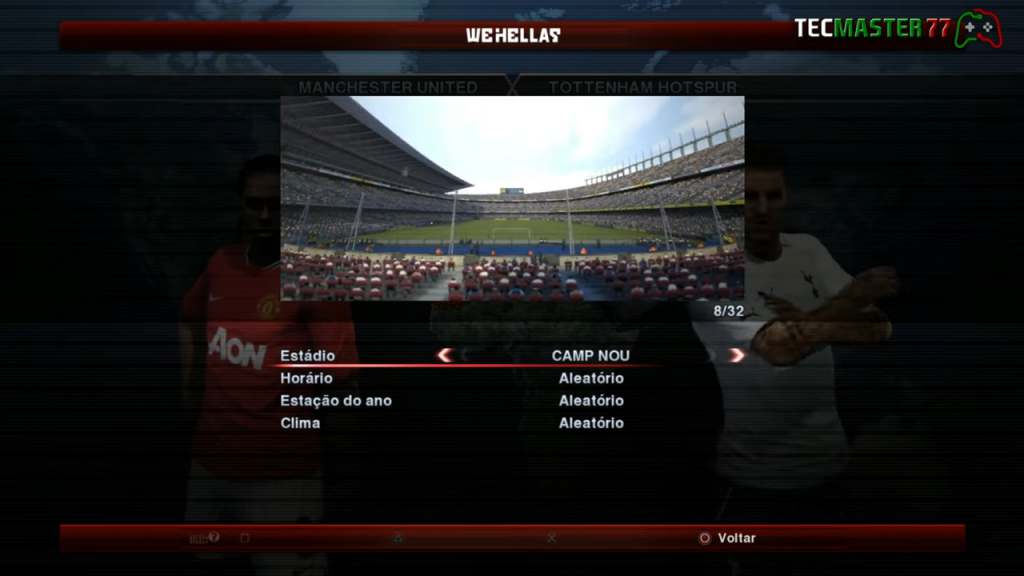The width and height of the screenshot is (1024, 576).
Task: Select the Estádio row
Action: pyautogui.click(x=308, y=356)
